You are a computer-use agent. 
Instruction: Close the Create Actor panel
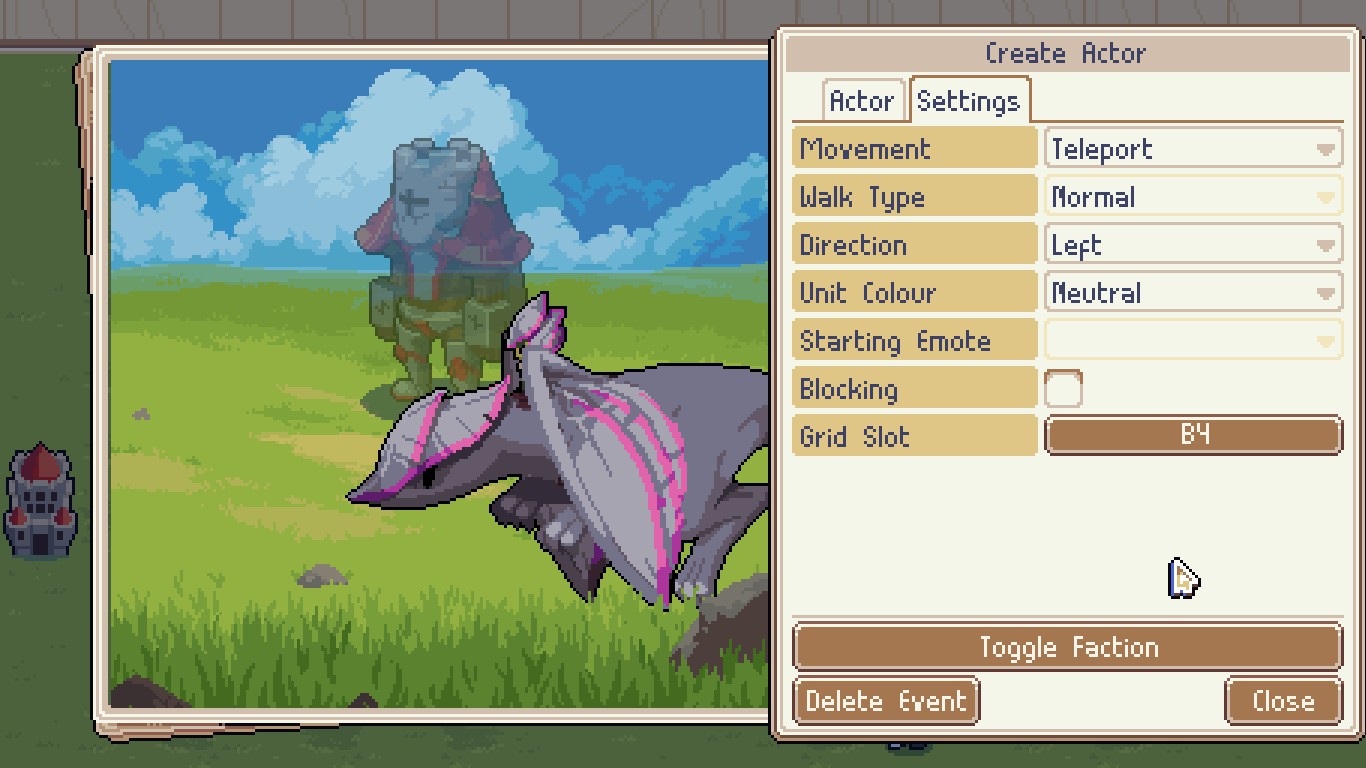point(1283,701)
